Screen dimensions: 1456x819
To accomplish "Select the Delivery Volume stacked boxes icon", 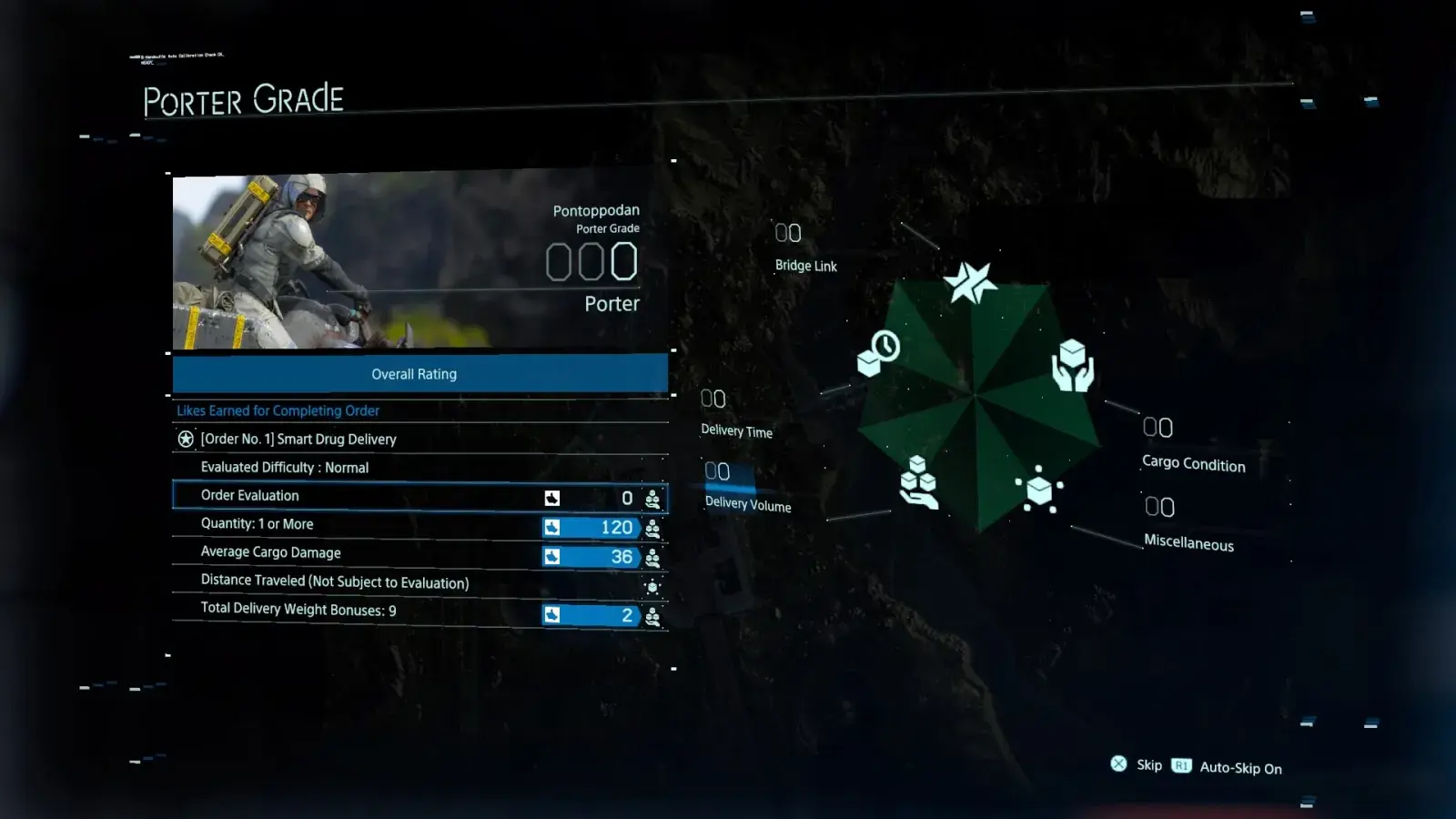I will pos(918,482).
